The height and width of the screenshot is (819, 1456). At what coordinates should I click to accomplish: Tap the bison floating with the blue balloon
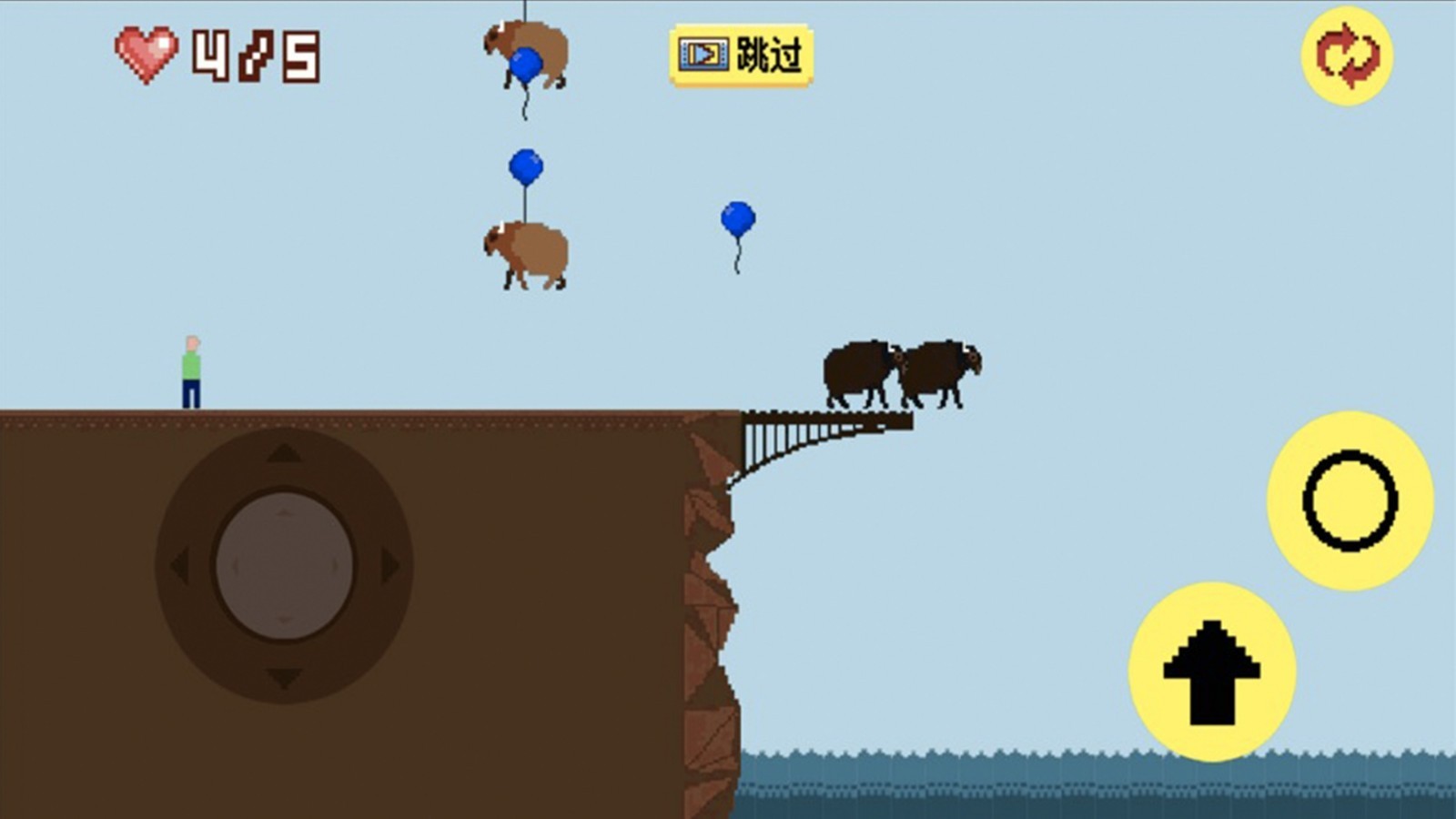pos(528,250)
